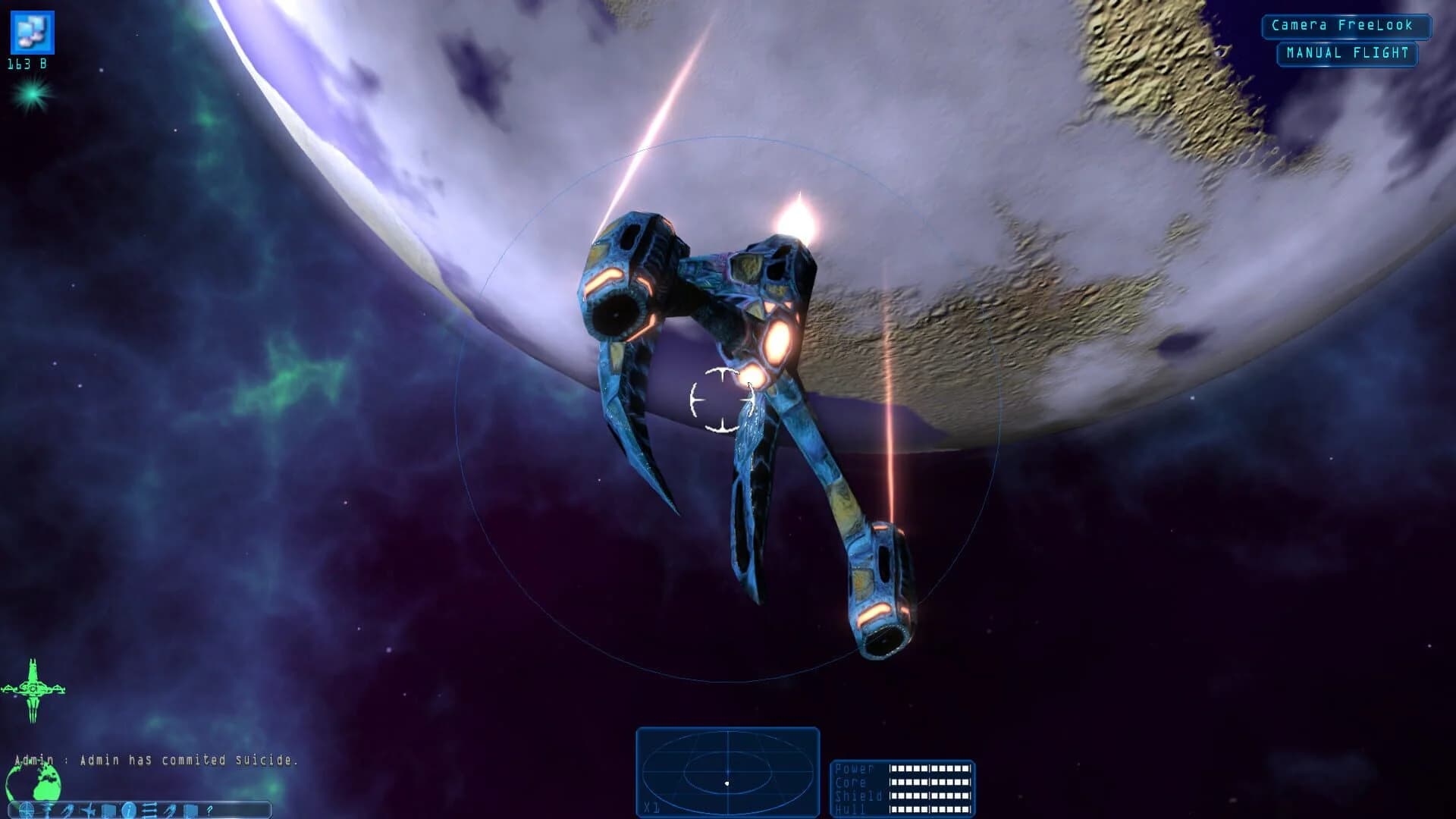Open the station/antenna panel icon
The height and width of the screenshot is (819, 1456).
pos(47,810)
